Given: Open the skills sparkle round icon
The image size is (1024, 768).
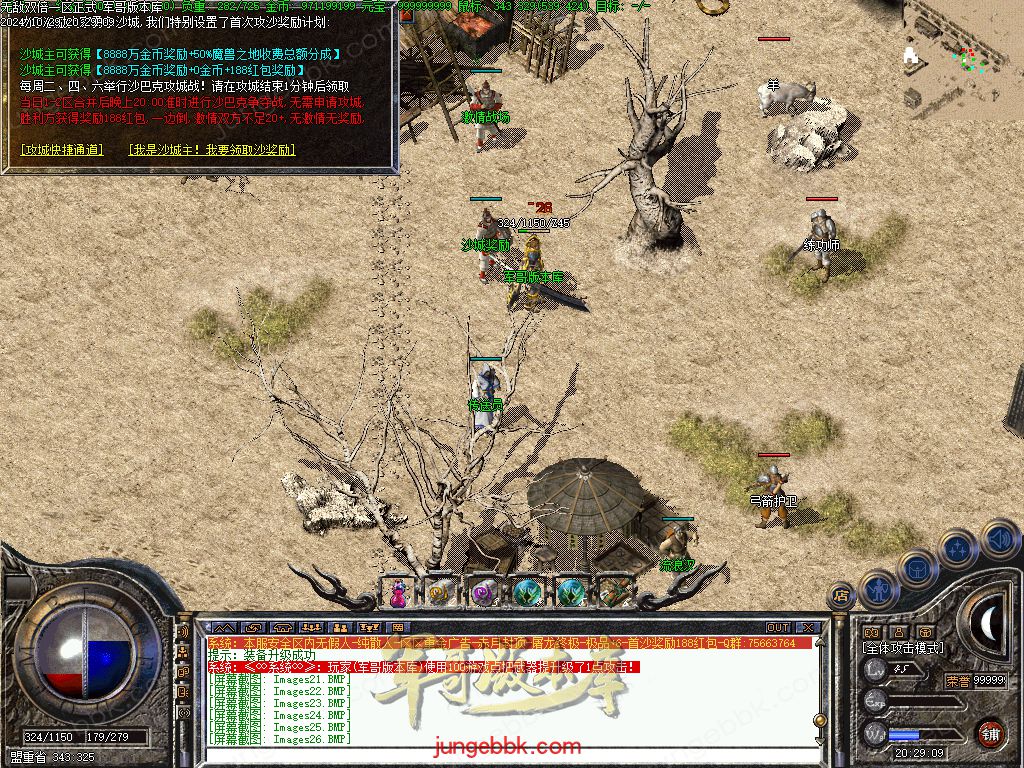Looking at the screenshot, I should [958, 548].
